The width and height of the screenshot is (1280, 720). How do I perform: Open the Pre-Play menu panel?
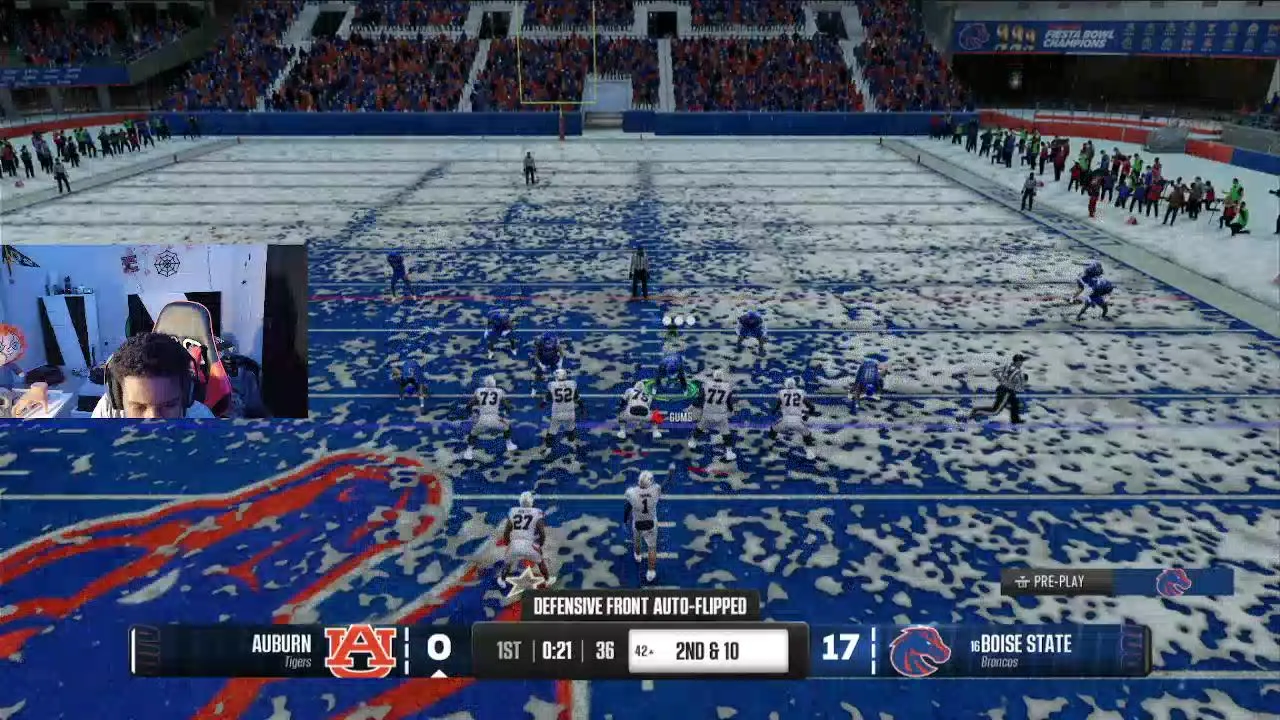coord(1058,582)
